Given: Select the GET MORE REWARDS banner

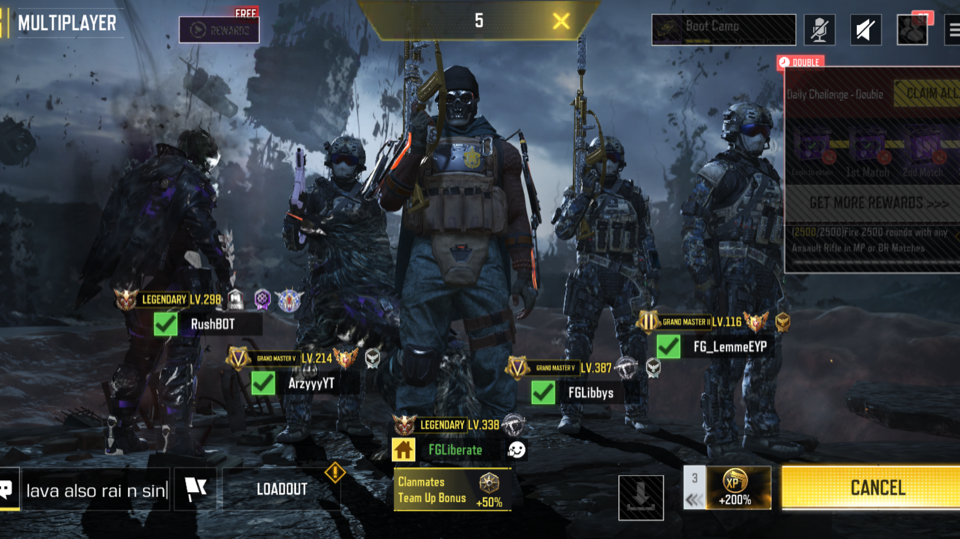Looking at the screenshot, I should 870,203.
